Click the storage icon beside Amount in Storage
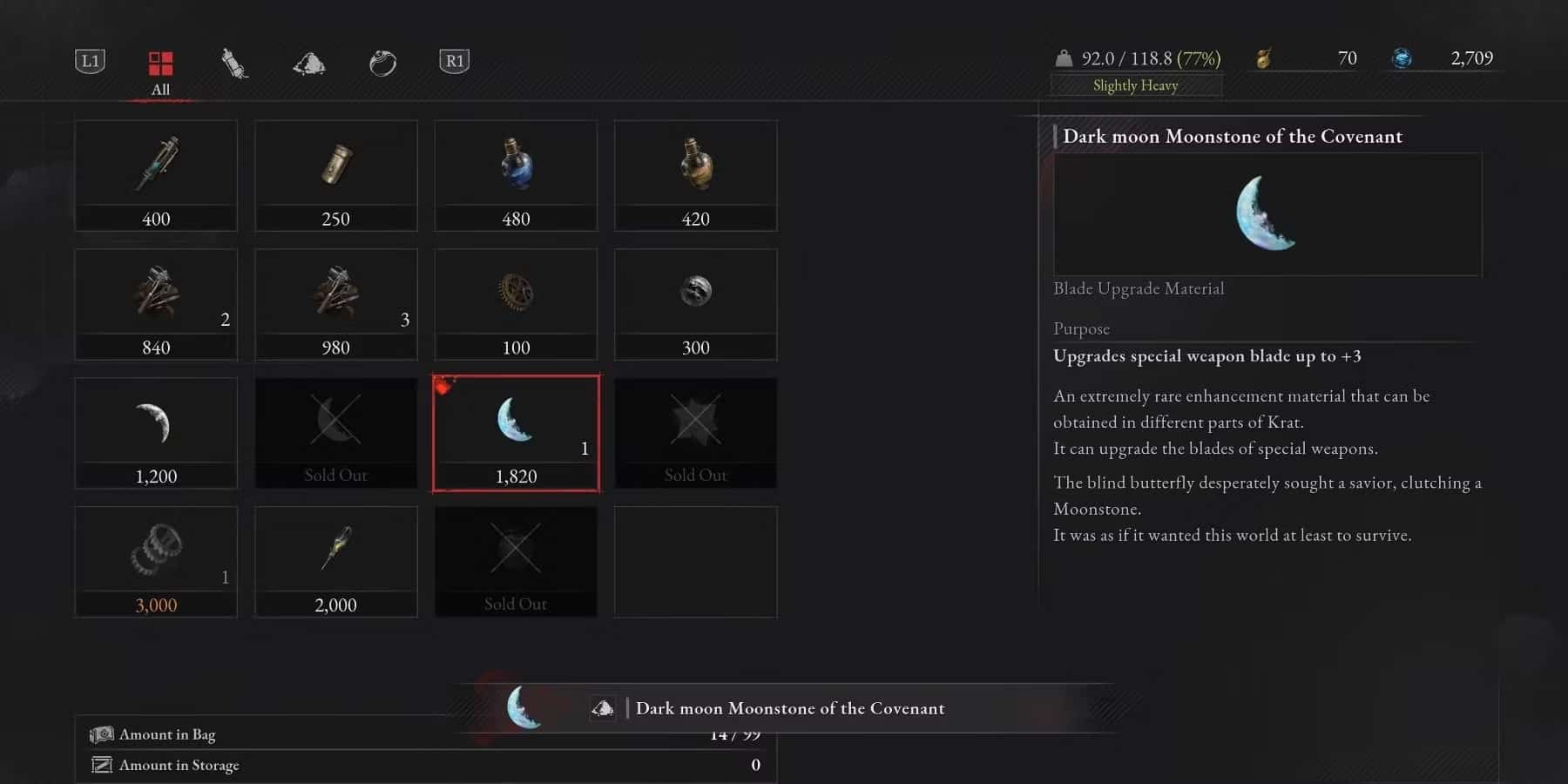Image resolution: width=1568 pixels, height=784 pixels. pyautogui.click(x=102, y=765)
